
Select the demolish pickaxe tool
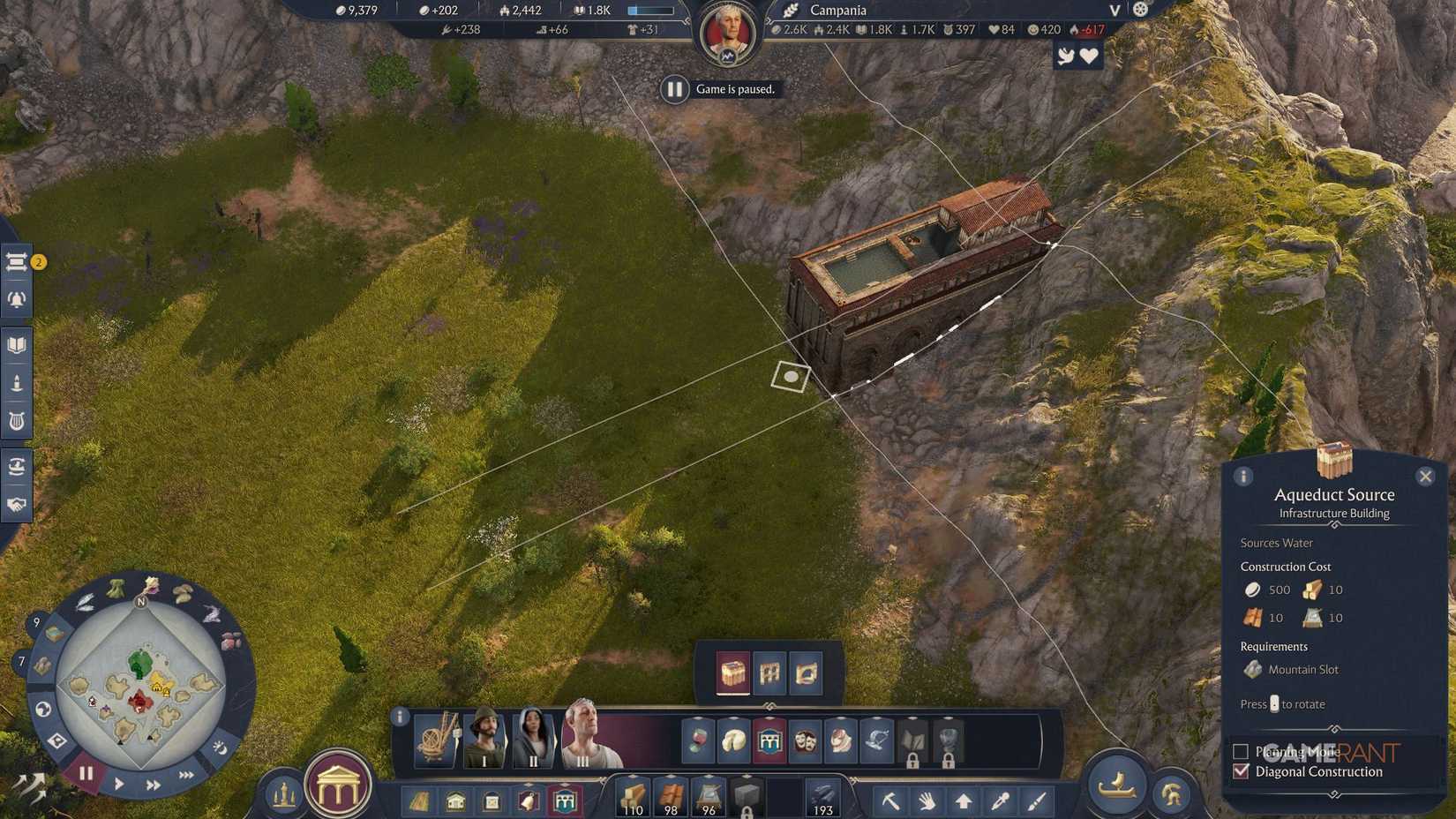click(x=891, y=800)
